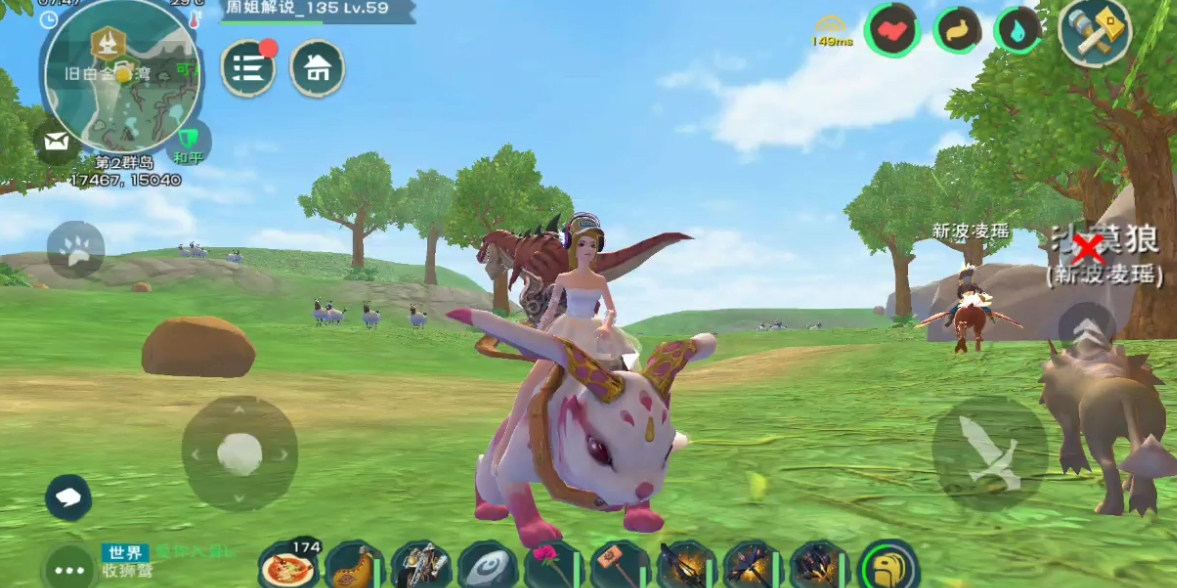
Task: Select the grey oval stone hotbar slot
Action: click(x=487, y=567)
